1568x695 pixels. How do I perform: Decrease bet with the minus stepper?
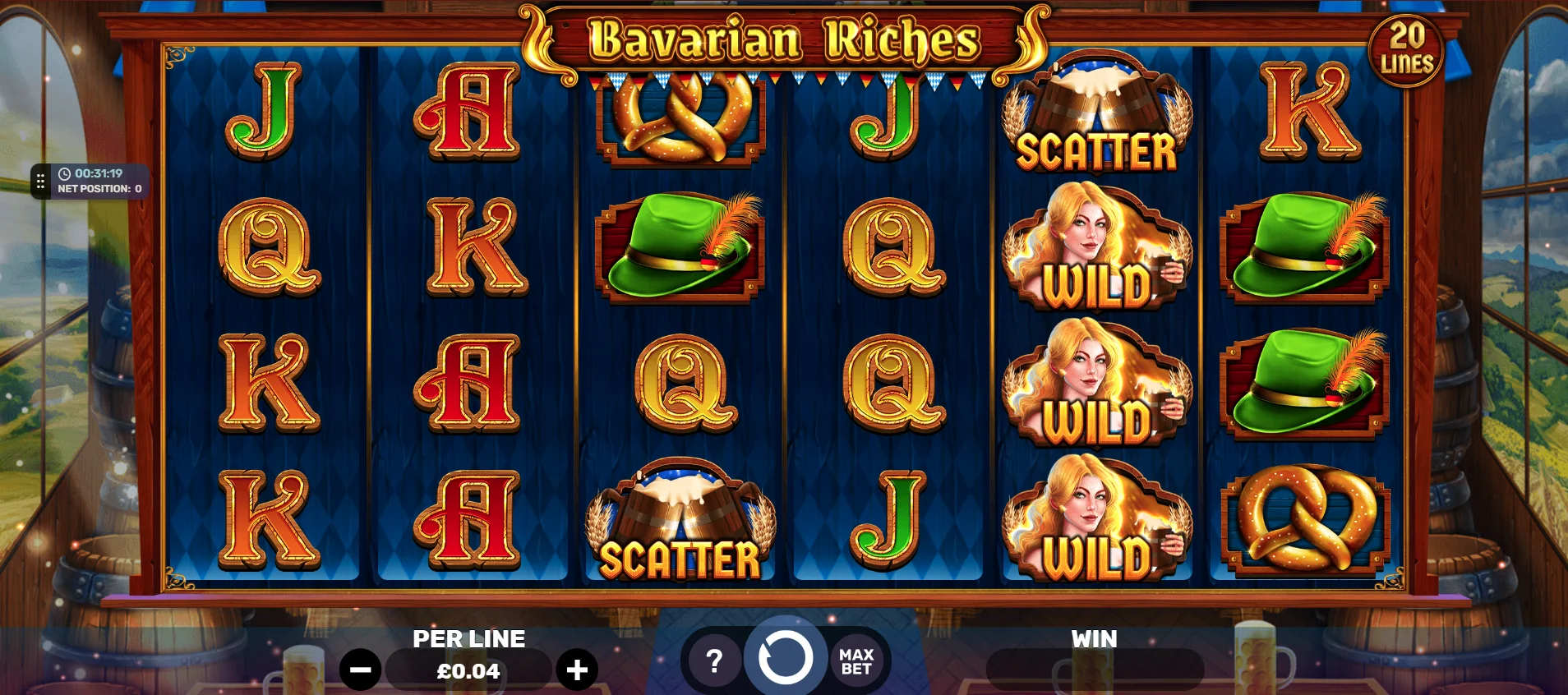click(x=362, y=669)
